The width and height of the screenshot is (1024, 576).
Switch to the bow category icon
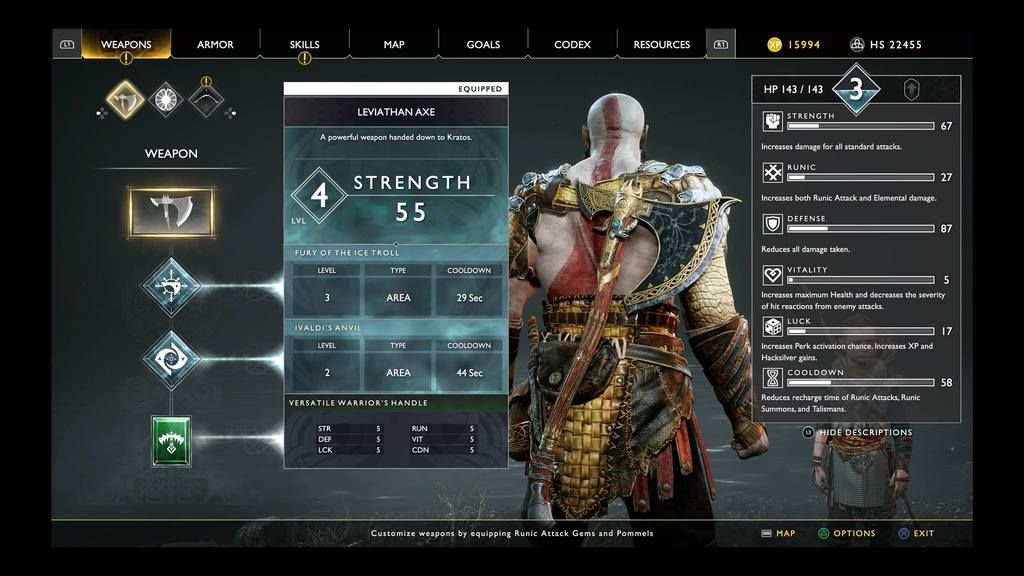coord(206,99)
